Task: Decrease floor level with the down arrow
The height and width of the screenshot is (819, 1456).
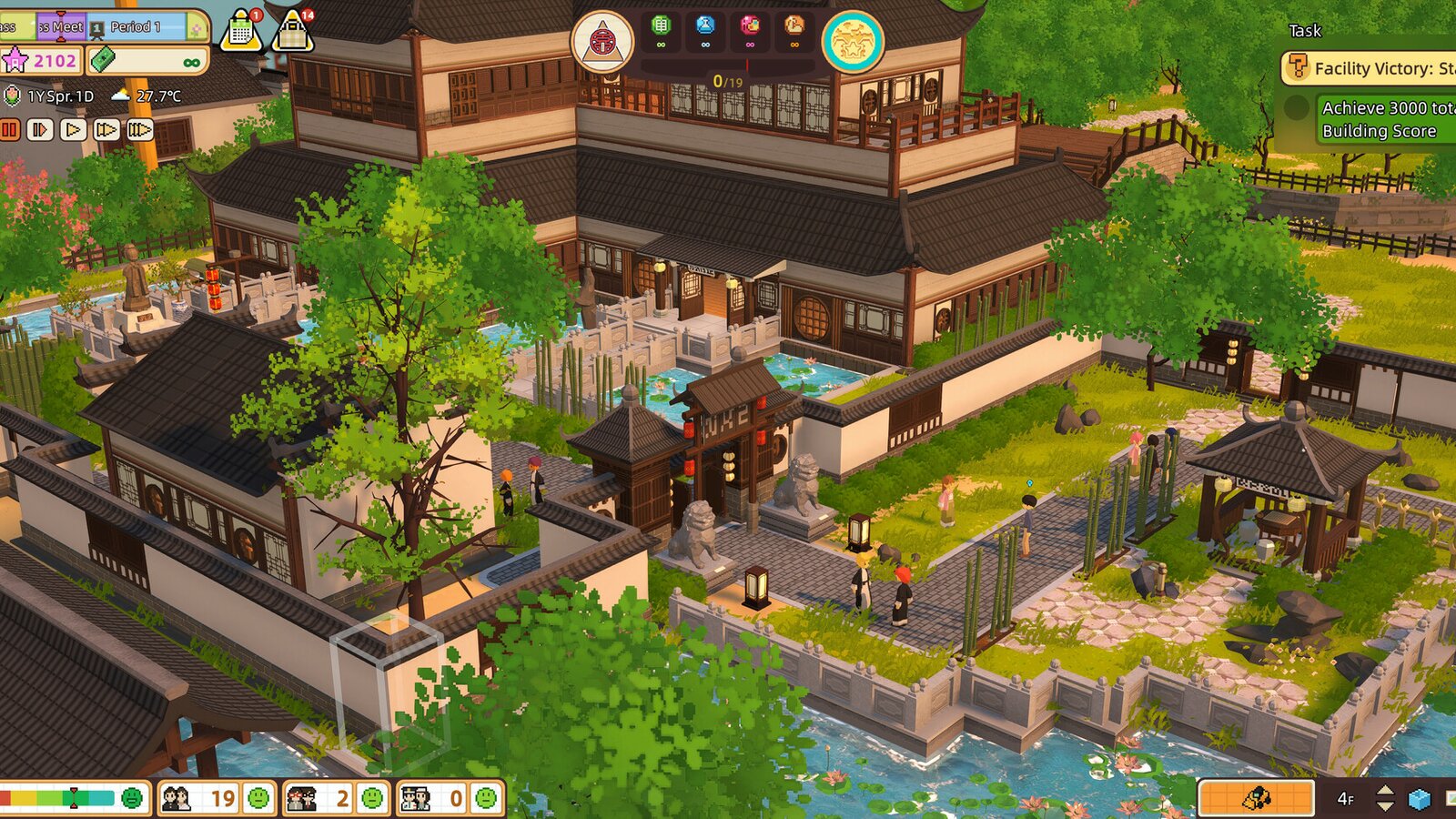Action: pyautogui.click(x=1385, y=806)
